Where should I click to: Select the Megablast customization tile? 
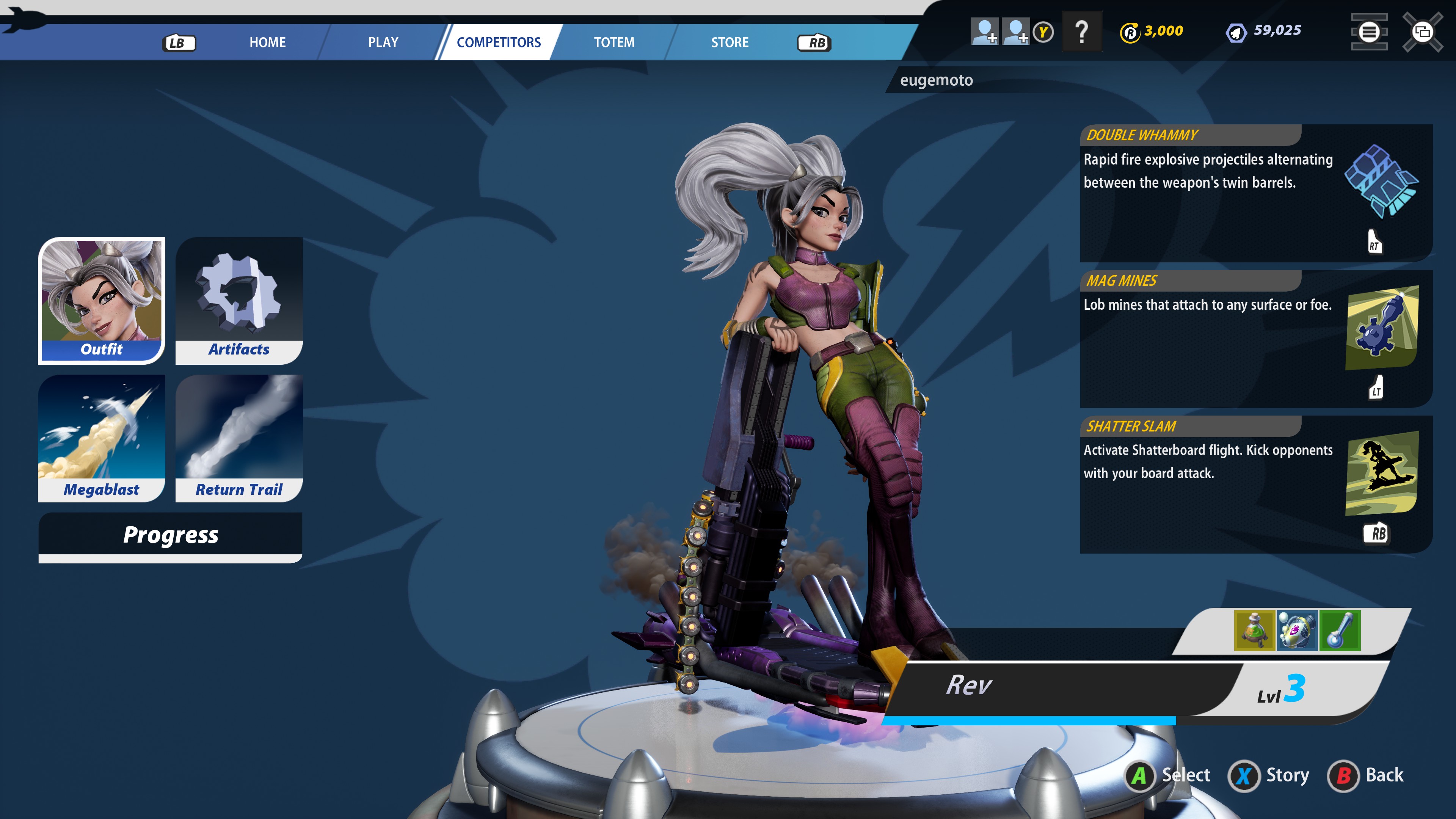(102, 438)
